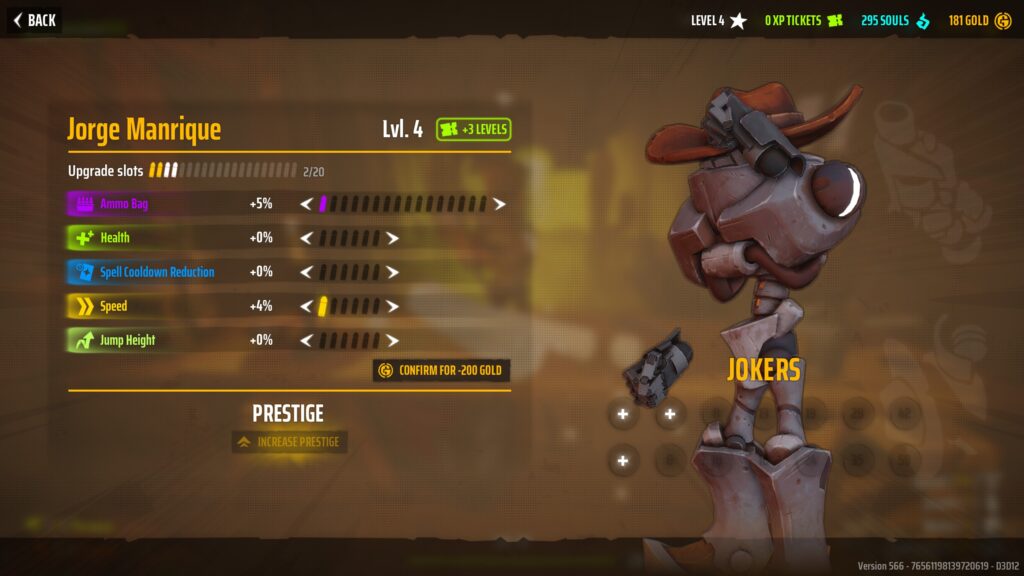Decrease the Health upgrade
Image resolution: width=1024 pixels, height=576 pixels.
point(307,238)
